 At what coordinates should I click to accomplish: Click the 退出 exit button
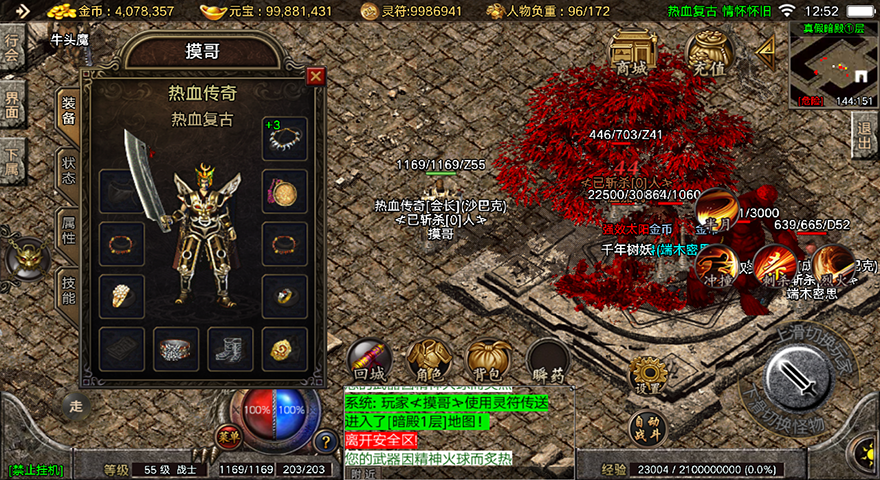coord(865,135)
